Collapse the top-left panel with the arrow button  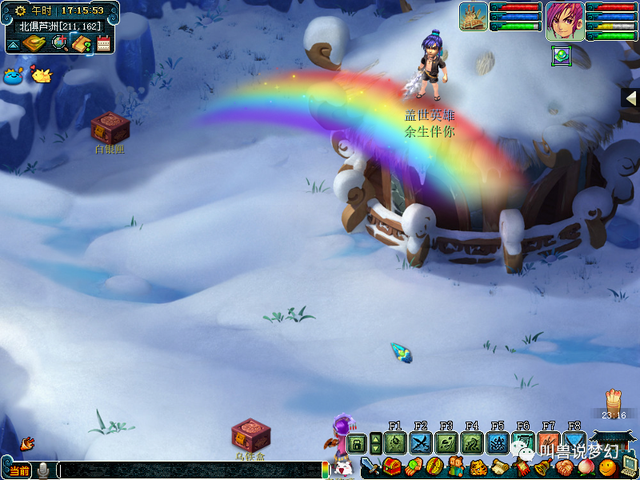point(13,44)
